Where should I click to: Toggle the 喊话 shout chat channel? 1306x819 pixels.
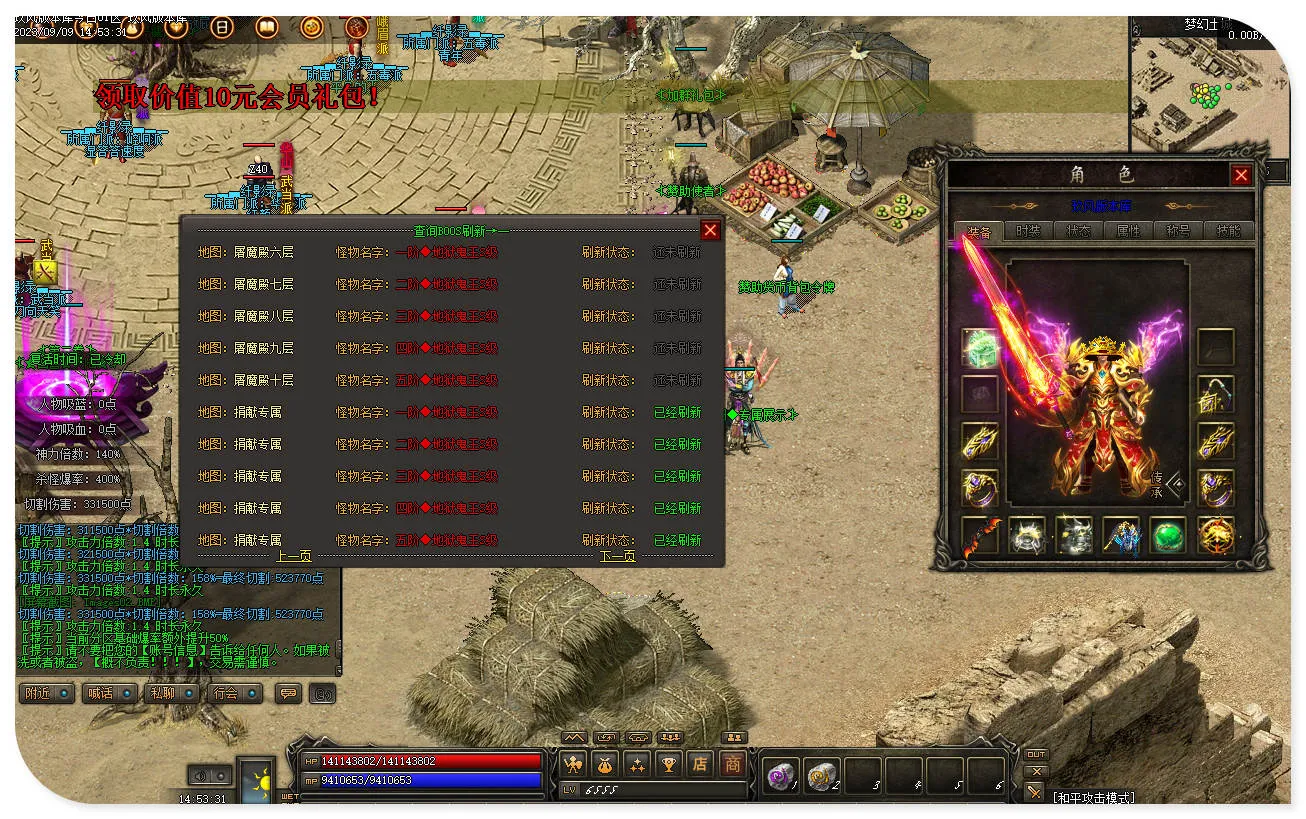[109, 693]
